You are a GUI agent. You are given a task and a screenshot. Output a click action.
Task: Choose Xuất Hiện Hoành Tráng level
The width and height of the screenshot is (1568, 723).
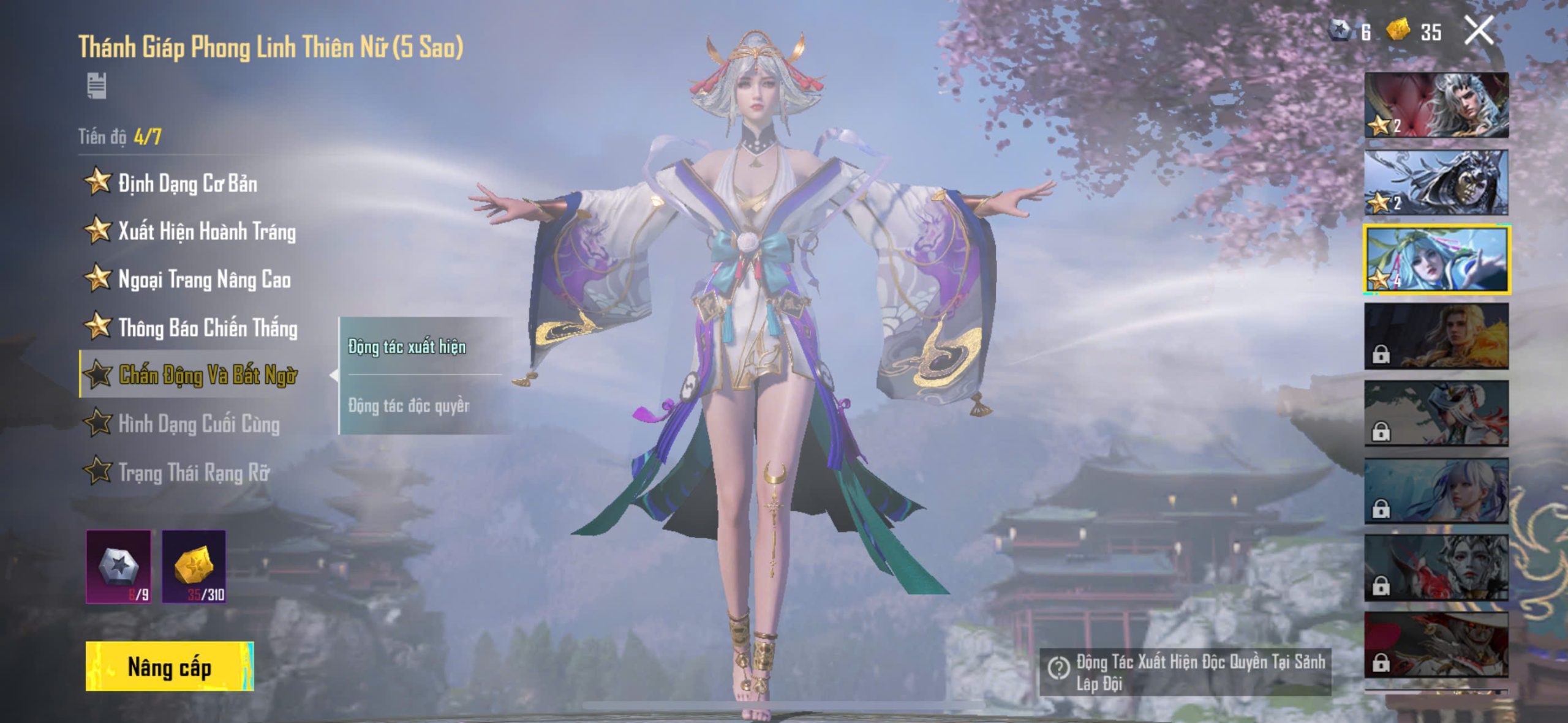pyautogui.click(x=206, y=231)
